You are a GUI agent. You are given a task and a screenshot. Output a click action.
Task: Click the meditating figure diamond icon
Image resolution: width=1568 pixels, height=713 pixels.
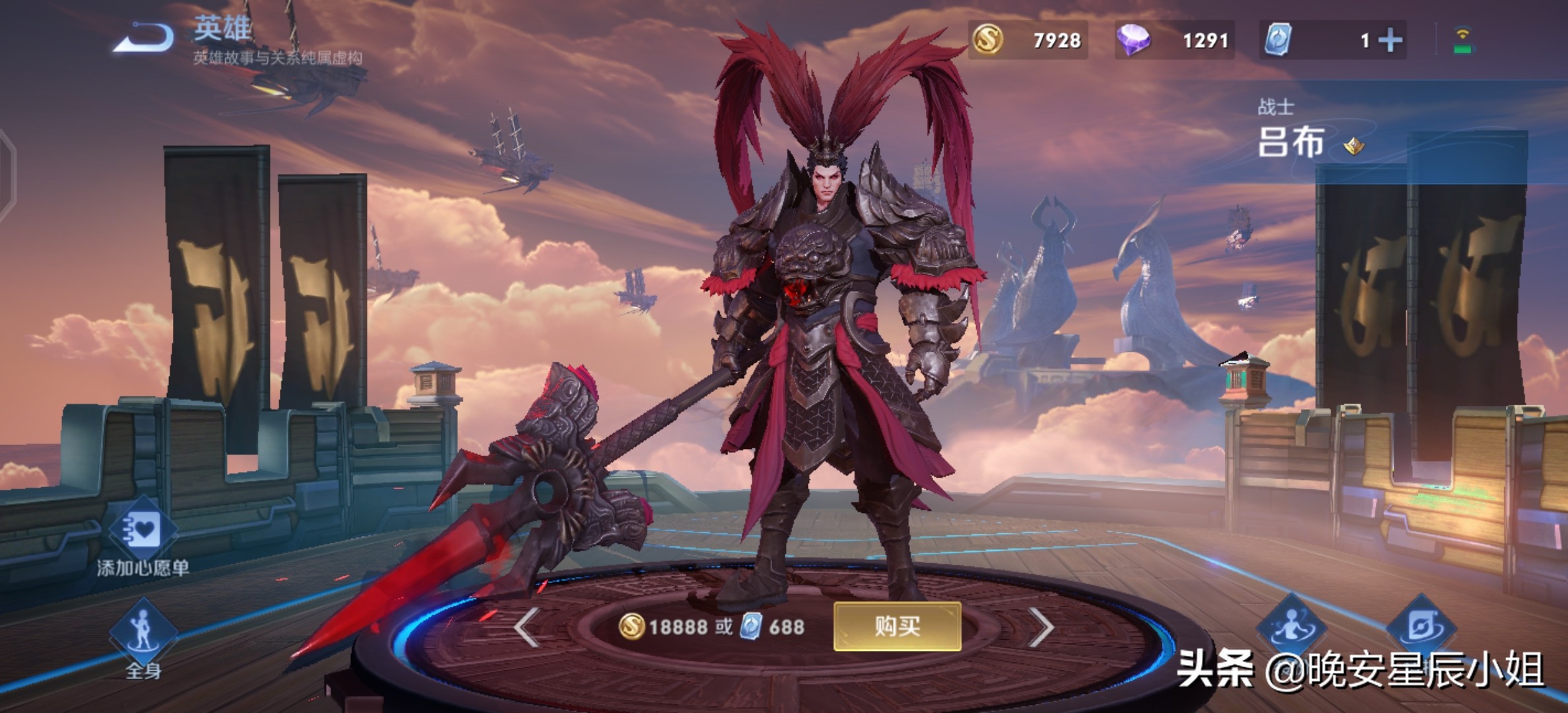click(x=1291, y=627)
